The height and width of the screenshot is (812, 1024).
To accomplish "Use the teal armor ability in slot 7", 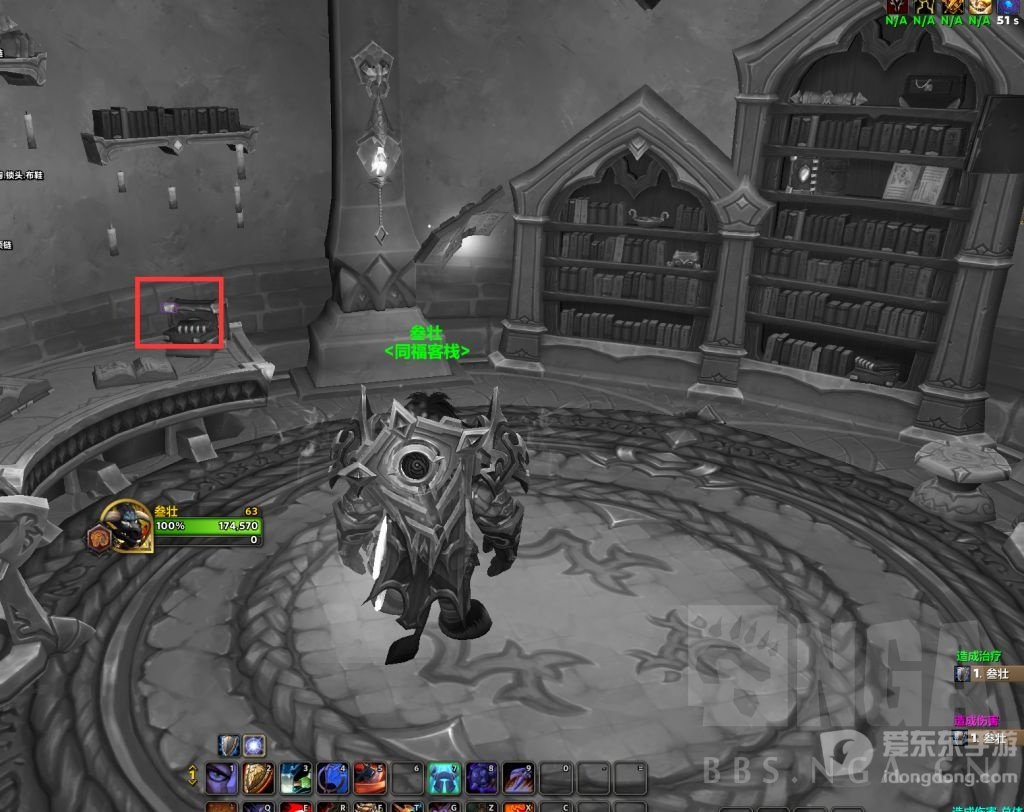I will [444, 777].
